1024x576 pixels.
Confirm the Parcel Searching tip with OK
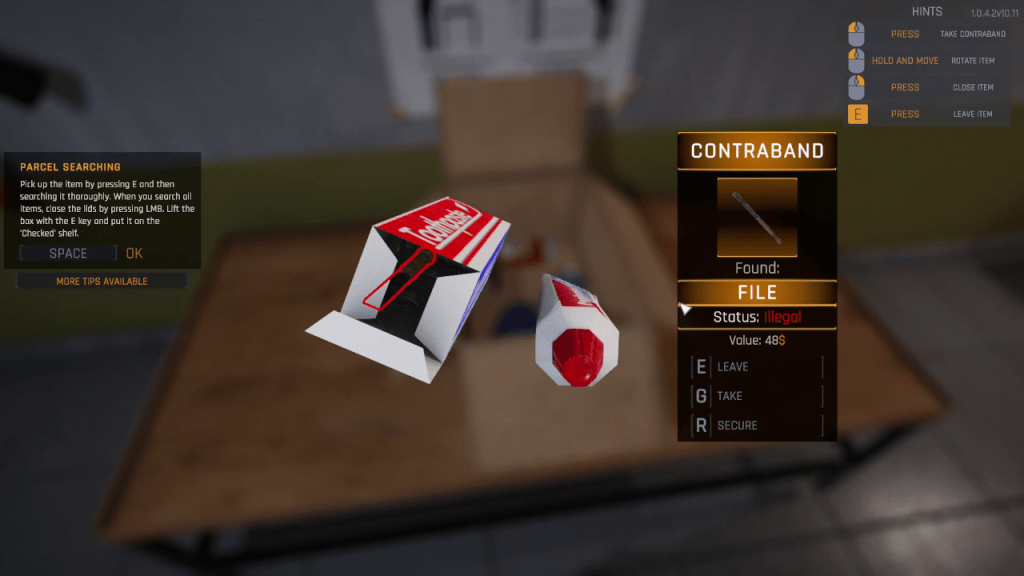pos(134,253)
